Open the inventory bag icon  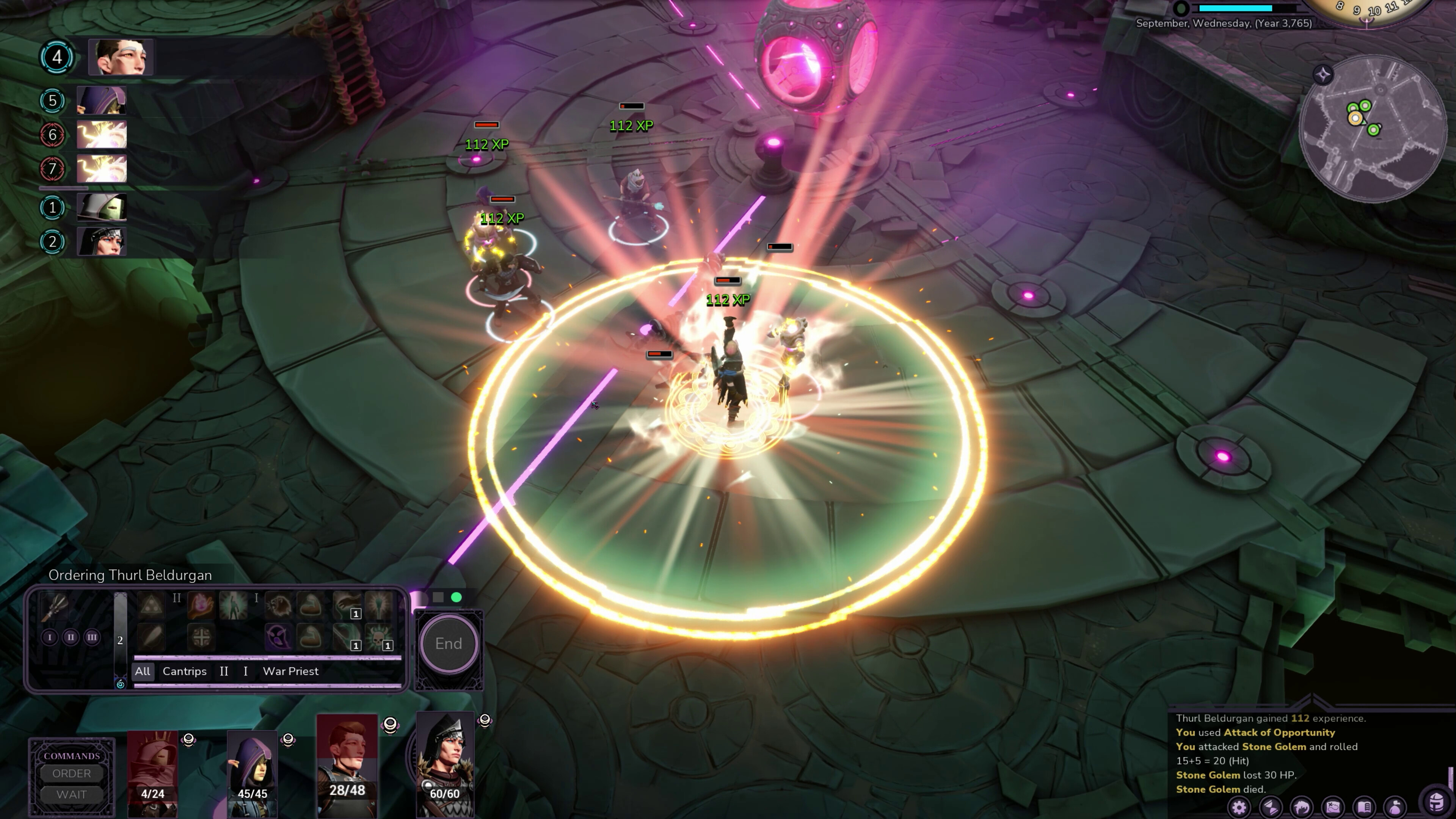click(x=1395, y=807)
